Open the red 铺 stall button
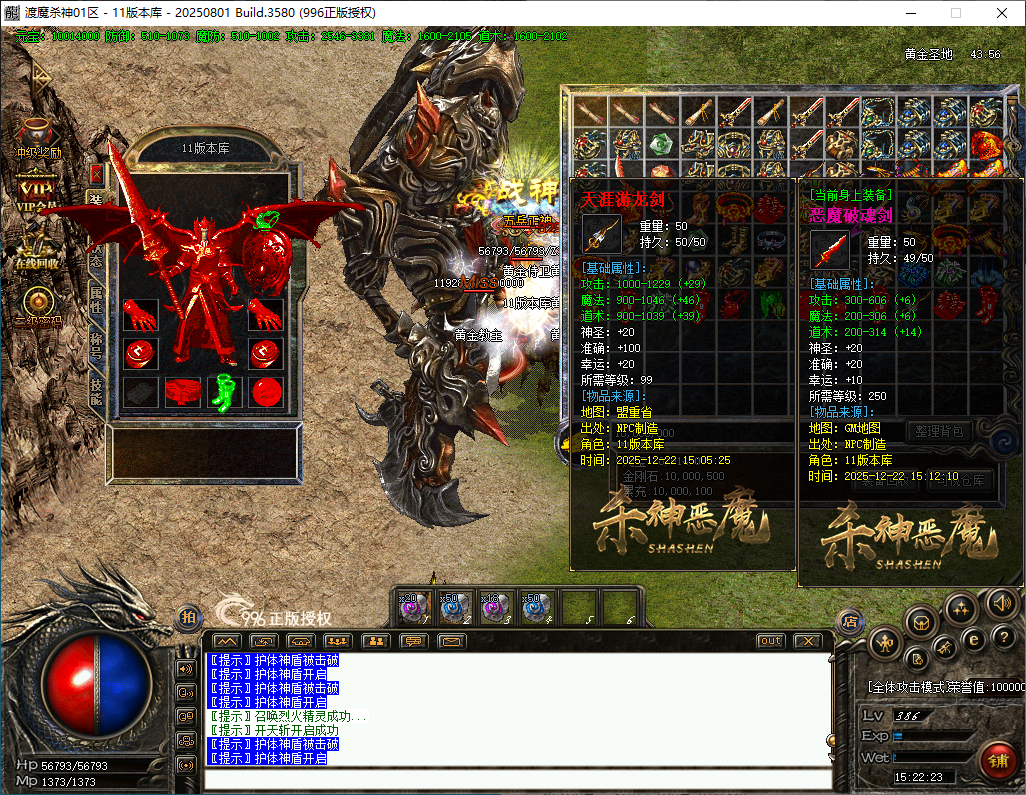This screenshot has height=795, width=1026. (997, 760)
